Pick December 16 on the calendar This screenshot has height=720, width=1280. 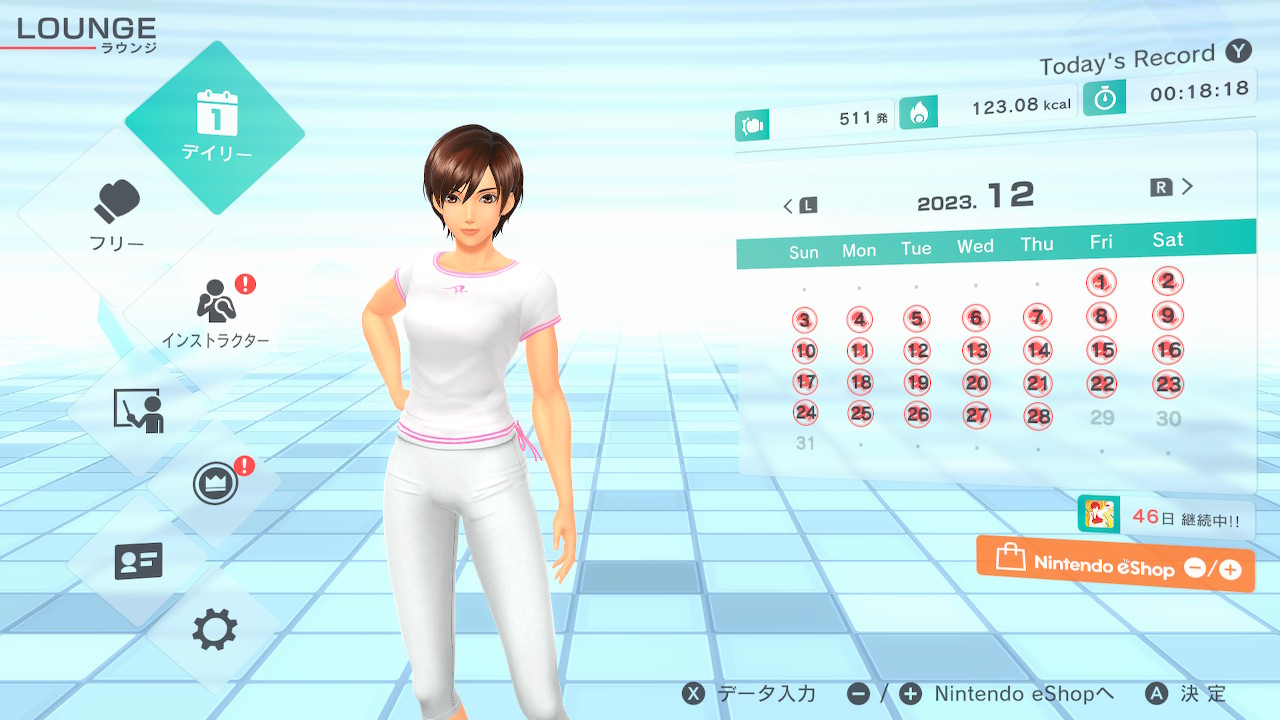(1168, 350)
